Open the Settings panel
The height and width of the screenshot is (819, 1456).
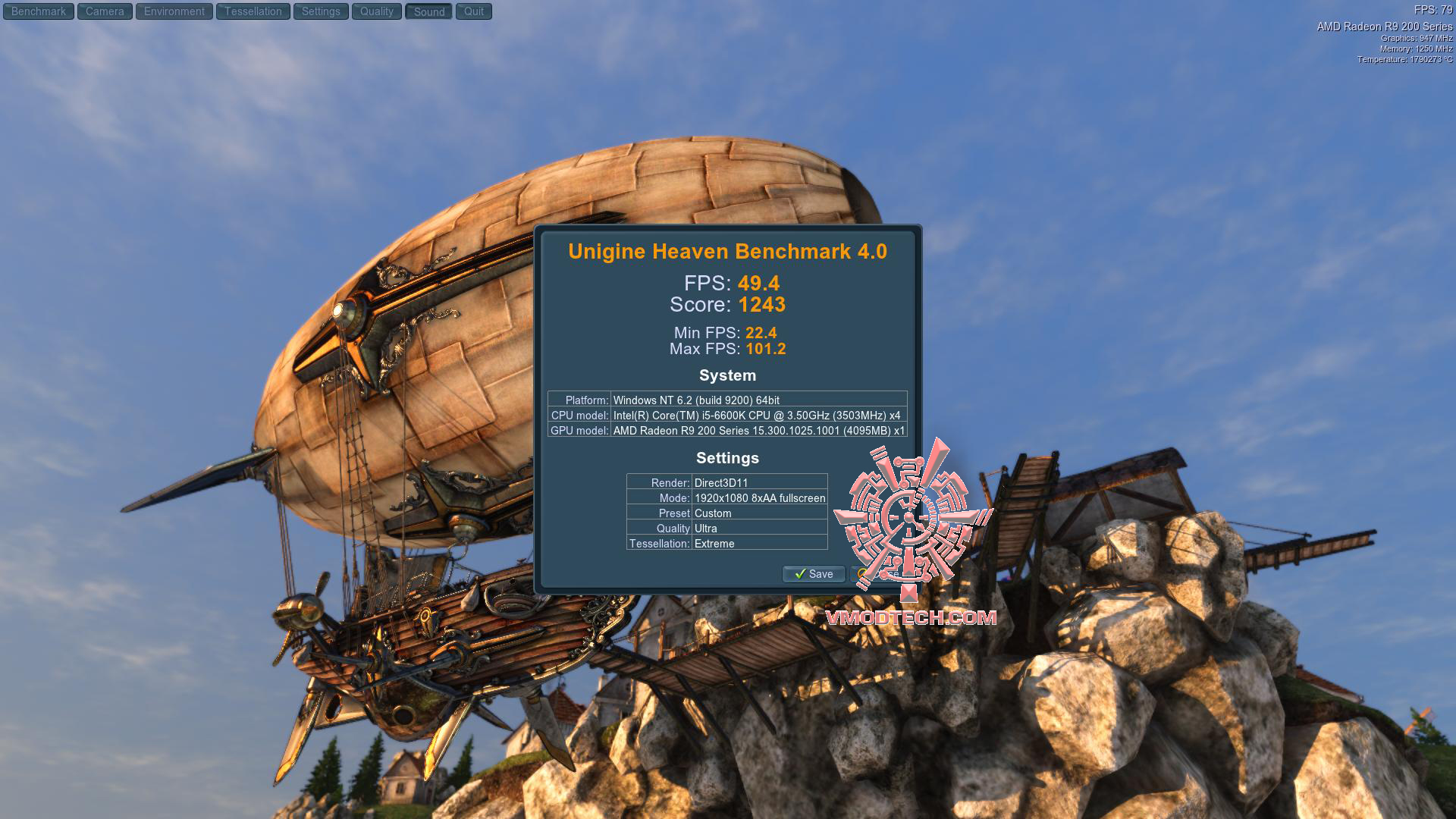click(x=321, y=11)
